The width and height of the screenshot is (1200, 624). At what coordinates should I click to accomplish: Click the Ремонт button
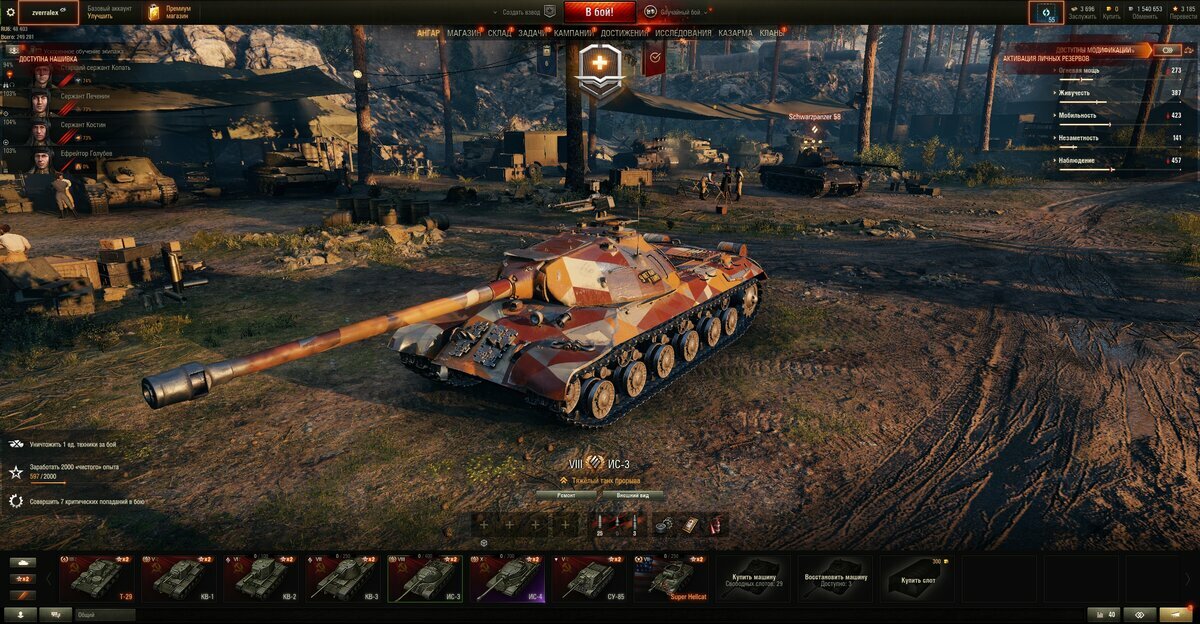[566, 495]
